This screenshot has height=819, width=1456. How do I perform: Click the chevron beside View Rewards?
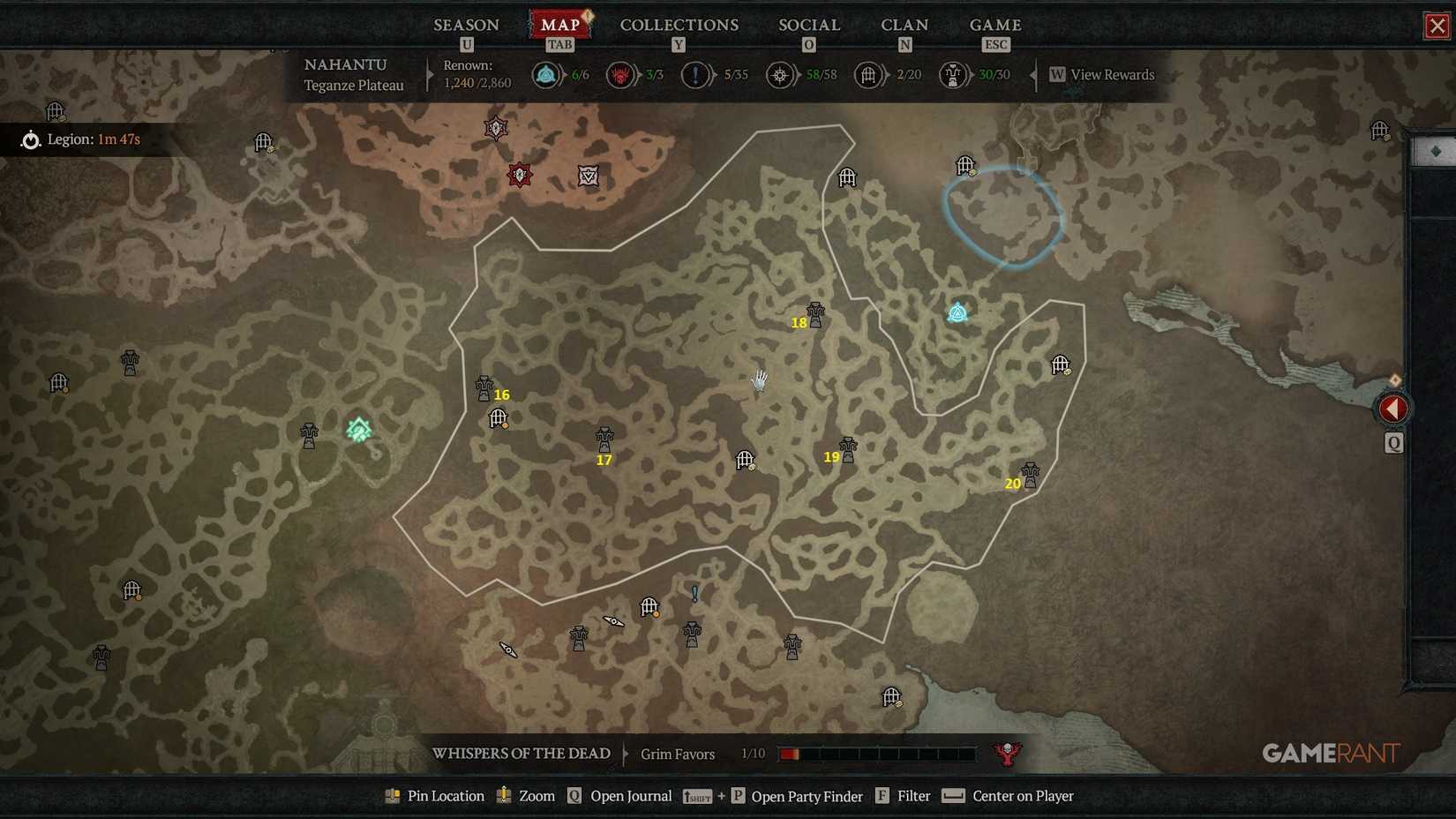[x=1034, y=76]
